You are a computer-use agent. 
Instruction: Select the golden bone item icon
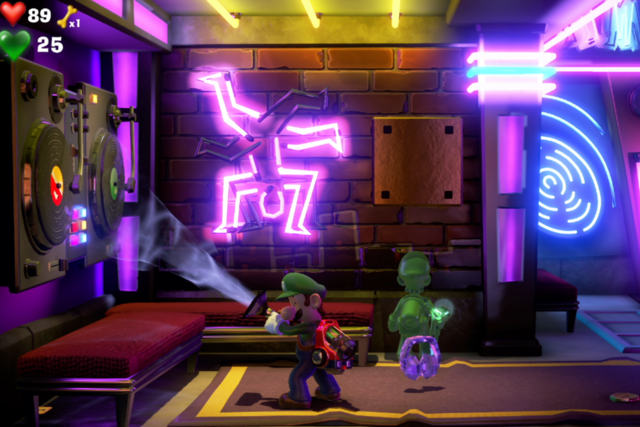(x=67, y=16)
